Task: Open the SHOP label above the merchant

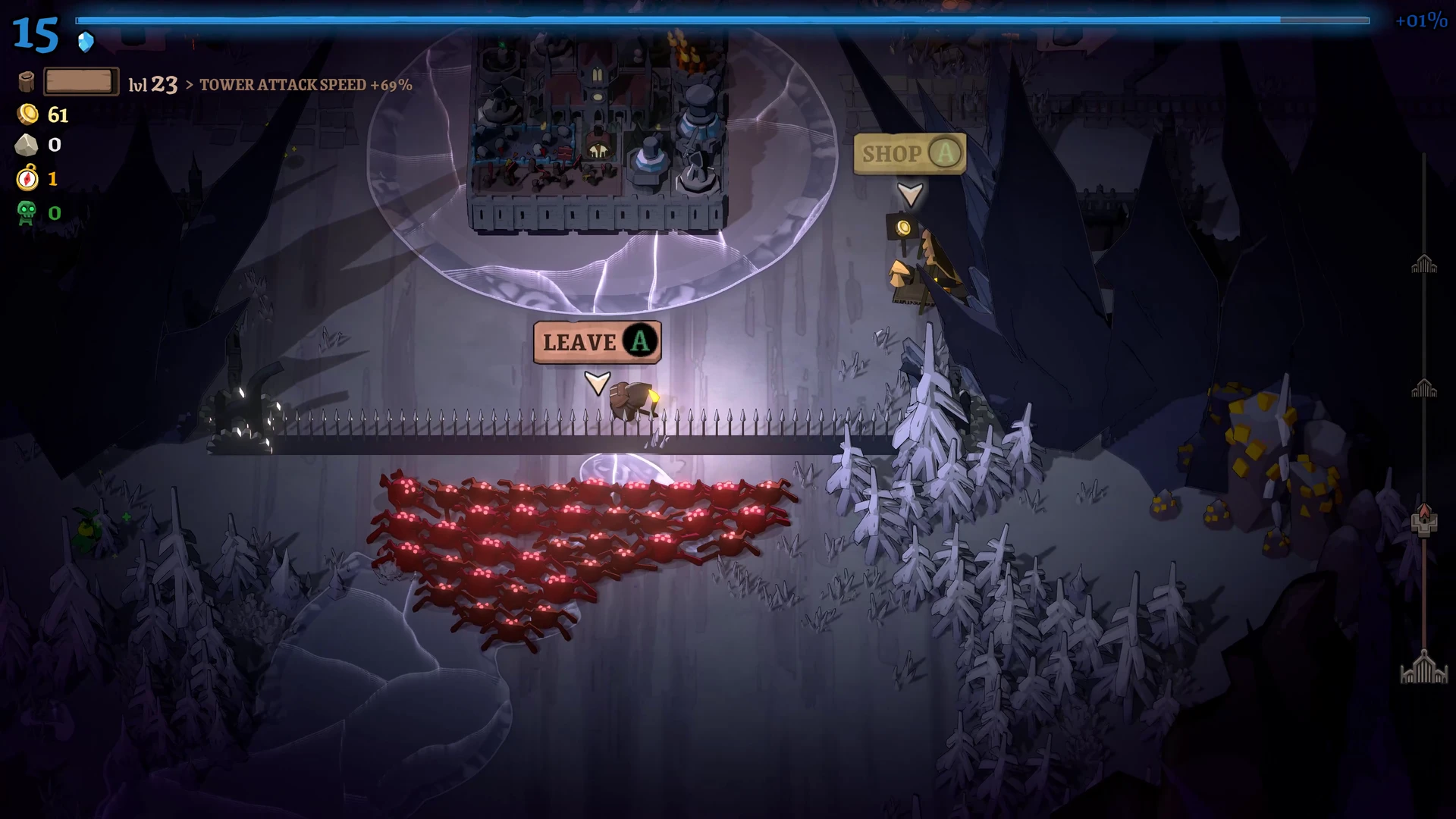Action: (909, 154)
